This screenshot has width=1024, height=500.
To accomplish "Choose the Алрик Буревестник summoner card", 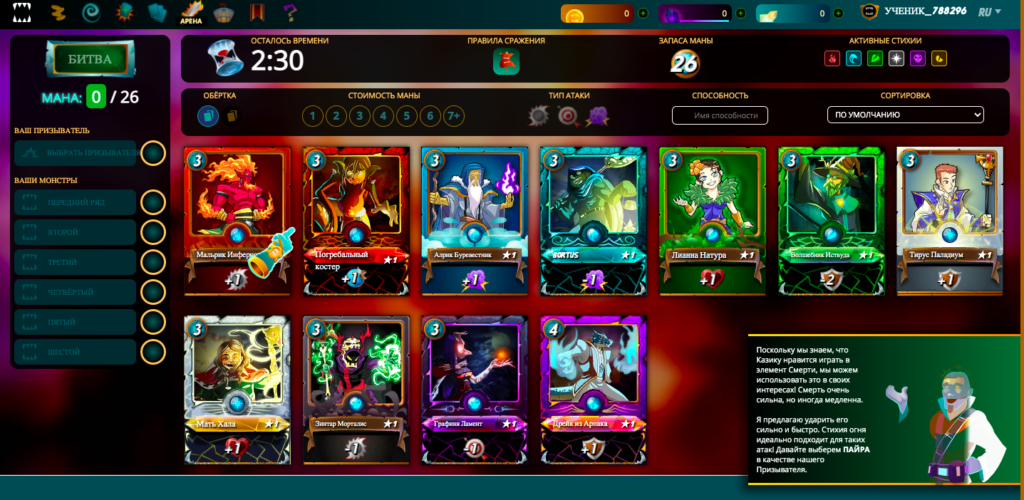I will click(x=475, y=220).
